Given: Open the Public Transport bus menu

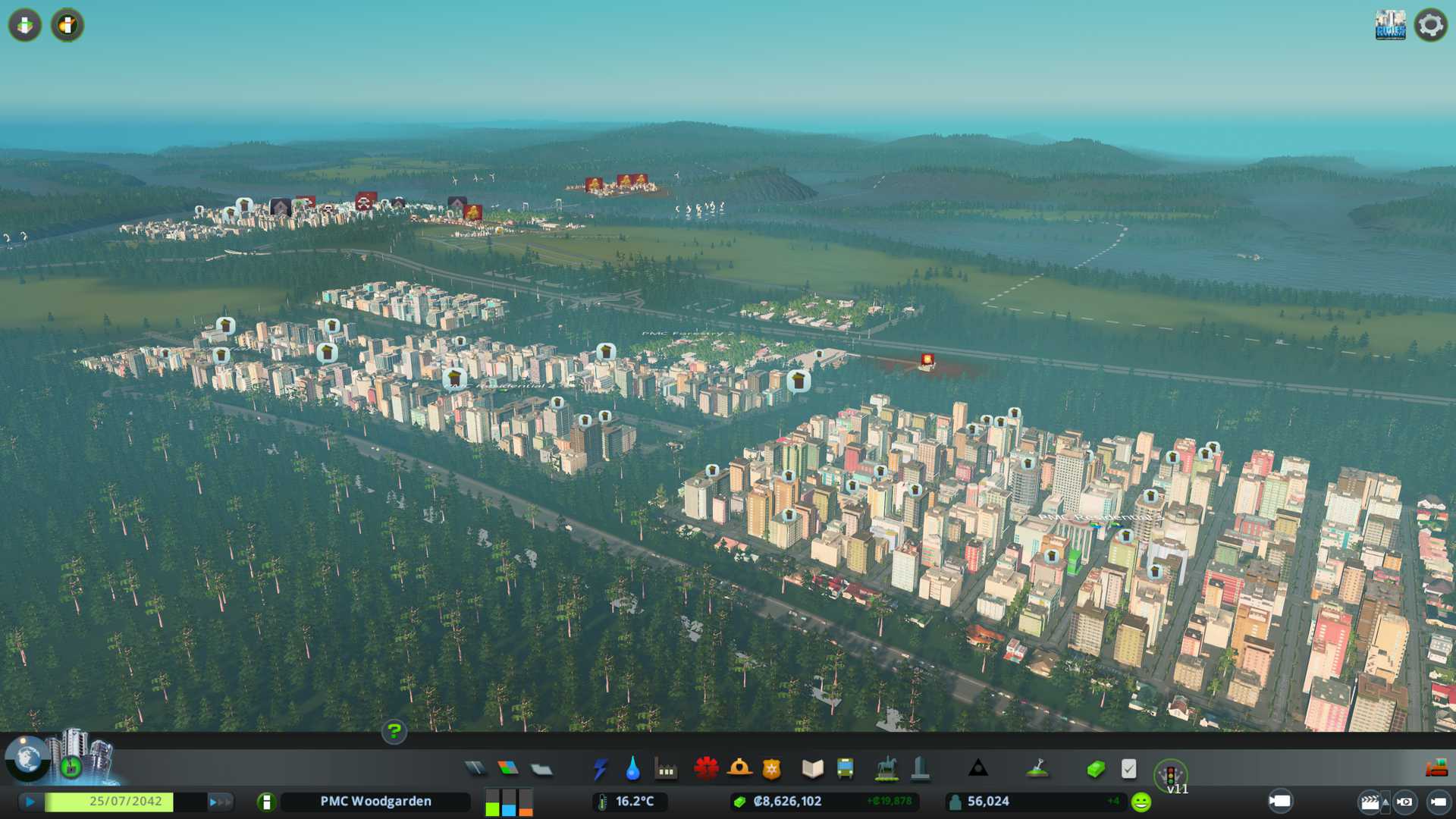Looking at the screenshot, I should [x=845, y=769].
